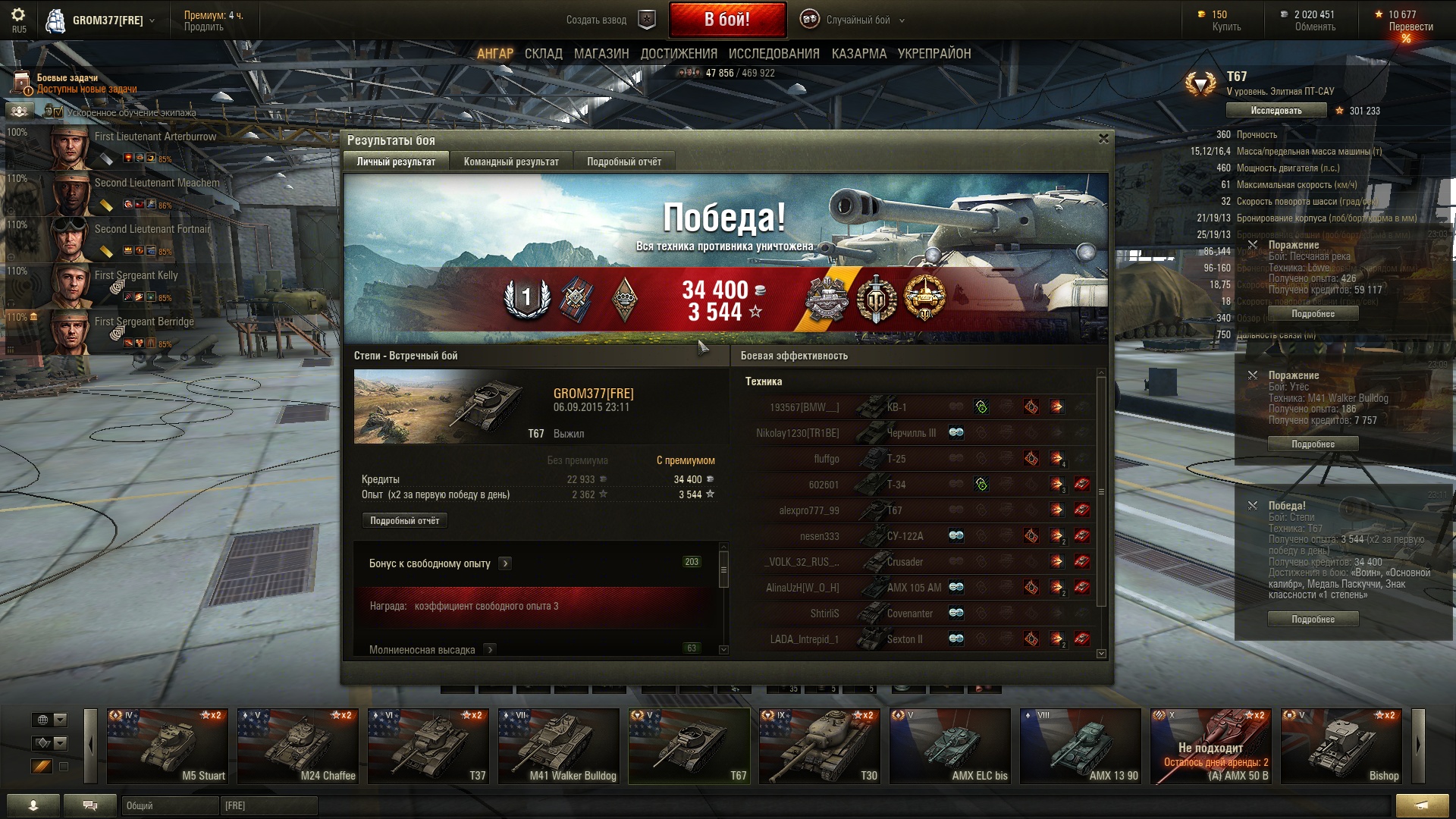
Task: Select the M41 Walker Bulldog in the carousel
Action: (x=558, y=745)
